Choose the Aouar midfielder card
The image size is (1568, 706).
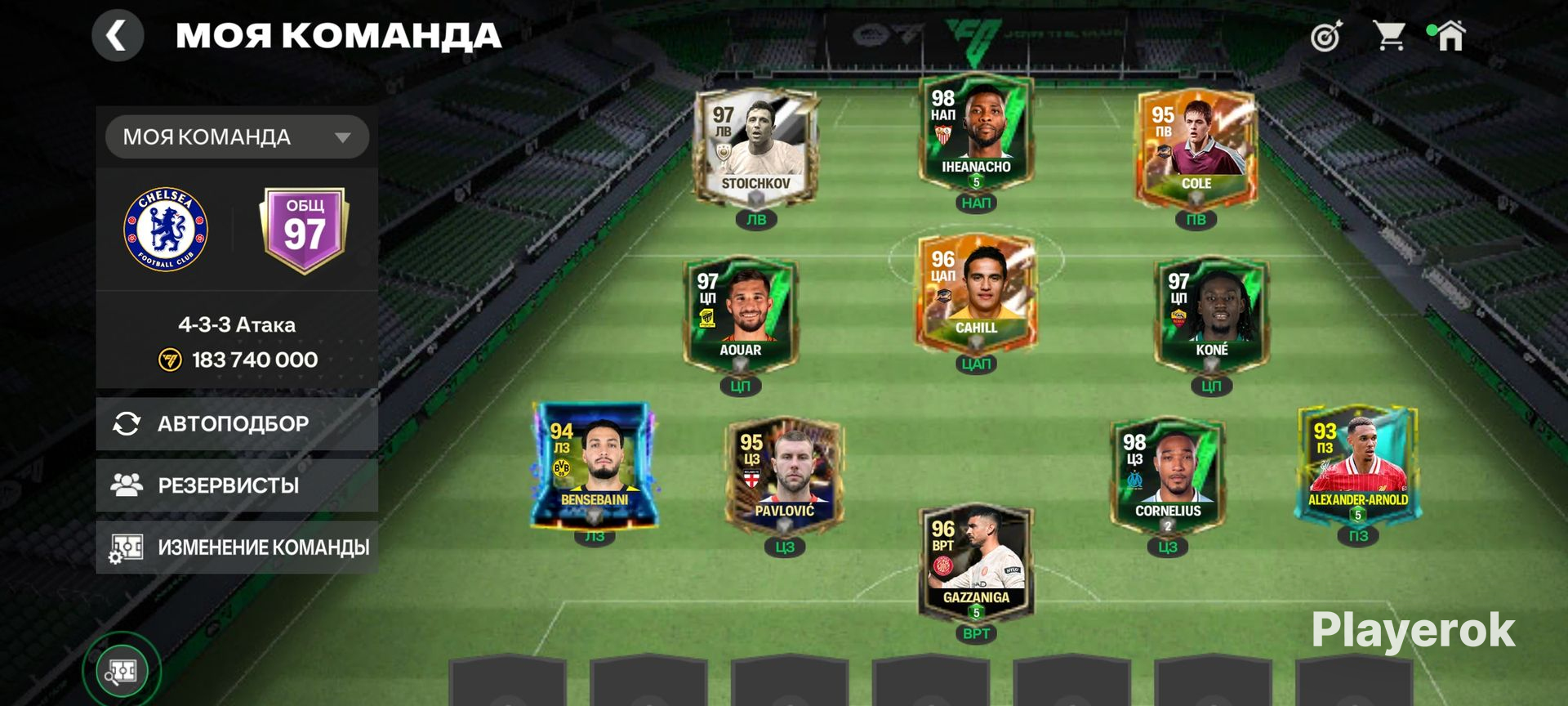click(x=740, y=314)
